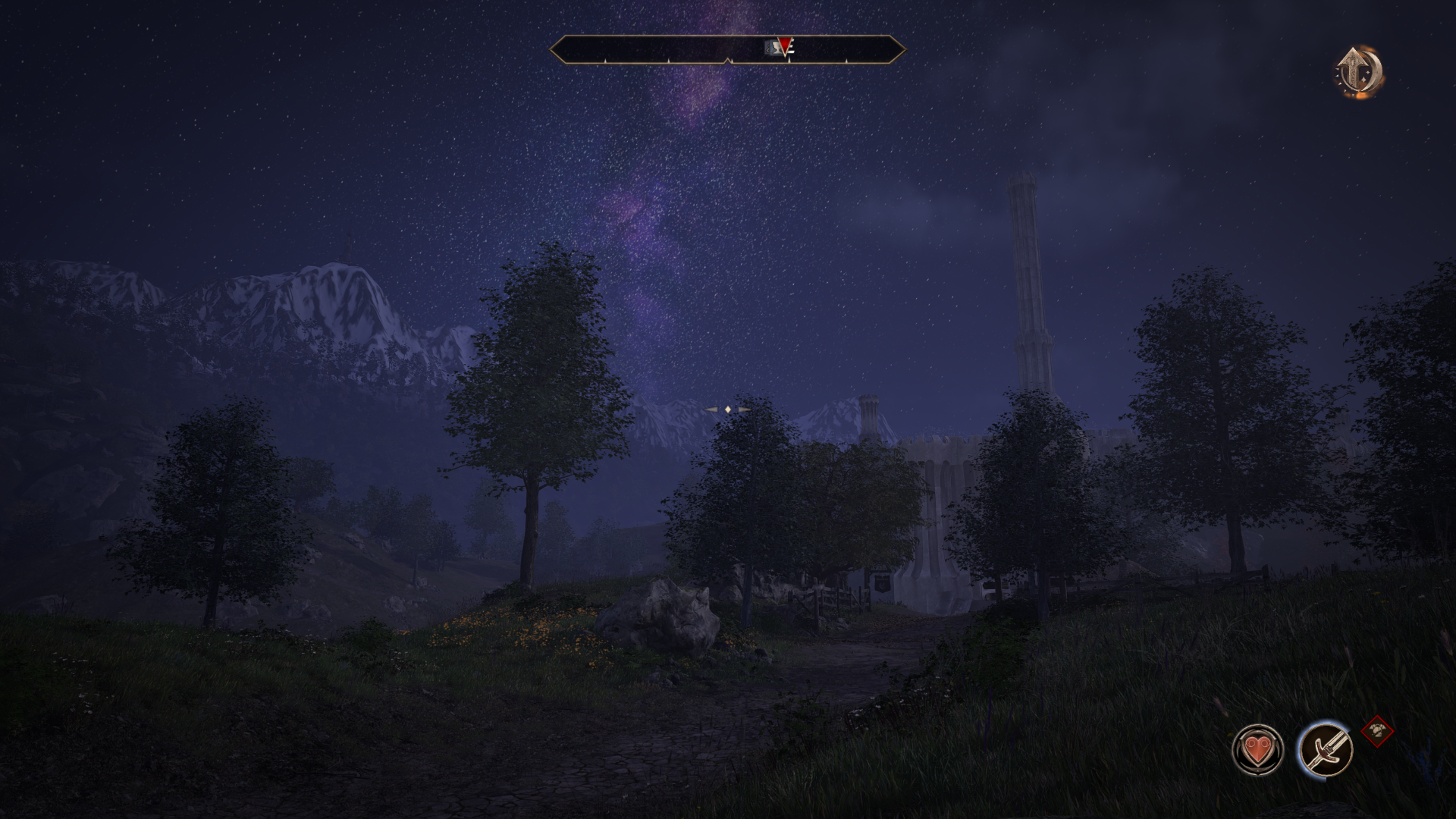This screenshot has height=819, width=1456.
Task: Open the arrow-and-crescent-moon icon
Action: click(1358, 73)
